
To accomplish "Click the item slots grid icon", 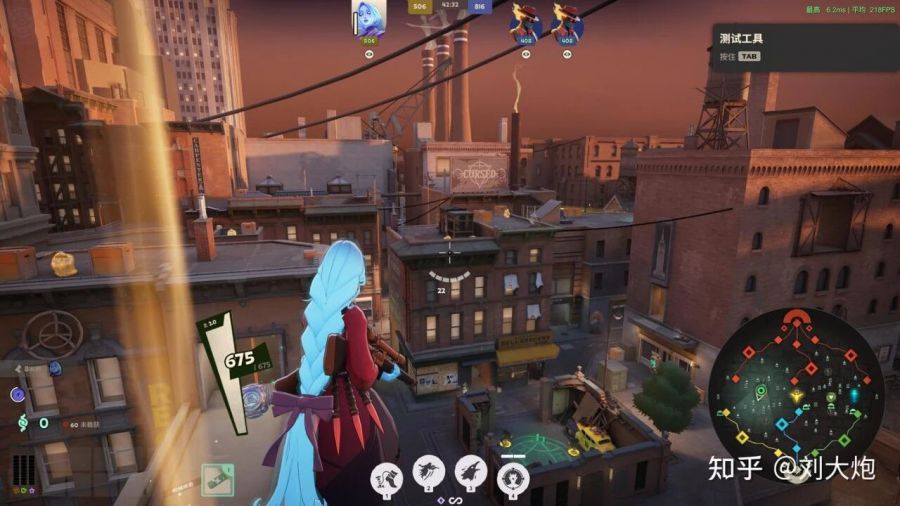I will click(x=22, y=468).
